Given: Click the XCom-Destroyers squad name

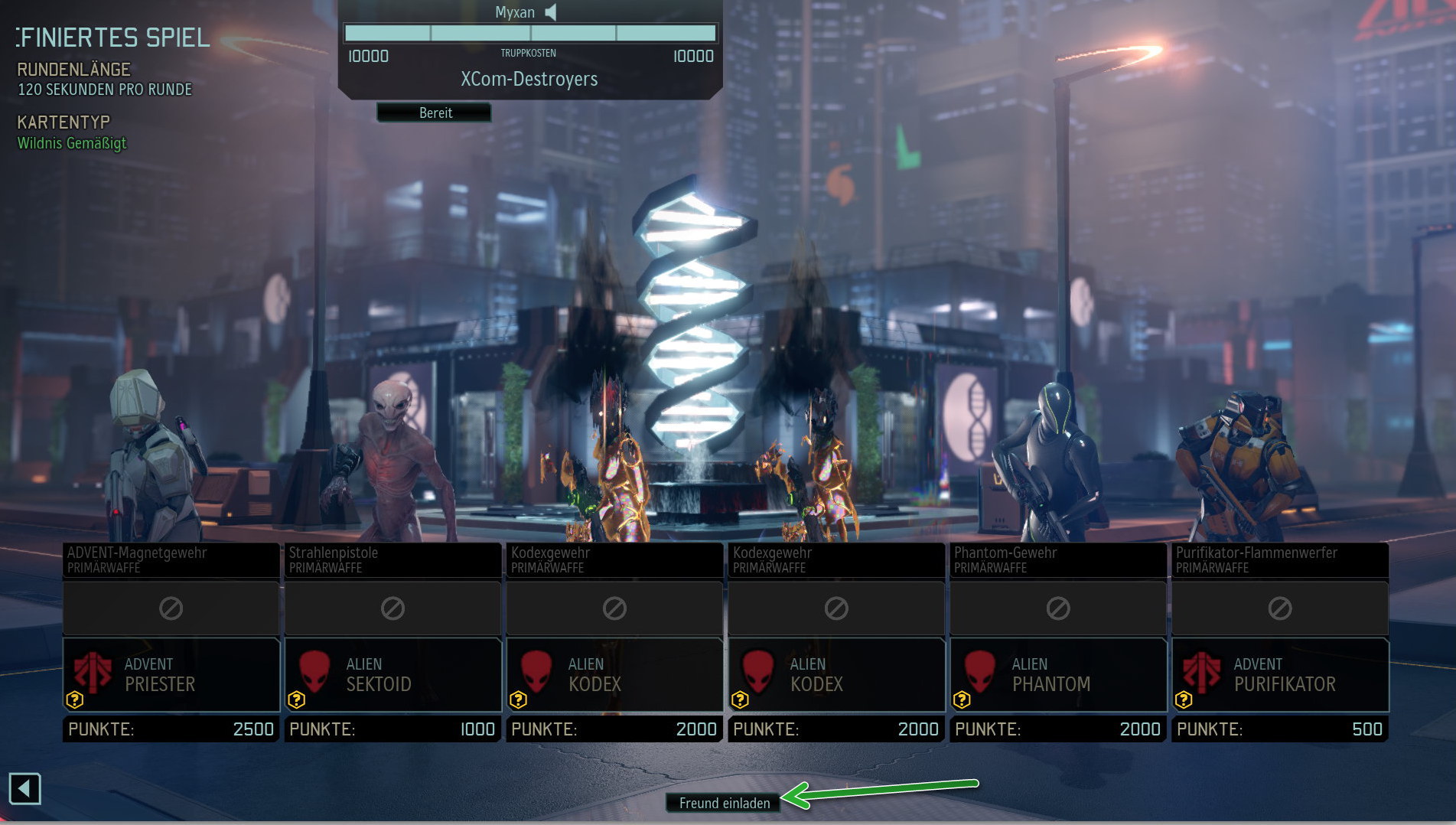Looking at the screenshot, I should (x=529, y=80).
